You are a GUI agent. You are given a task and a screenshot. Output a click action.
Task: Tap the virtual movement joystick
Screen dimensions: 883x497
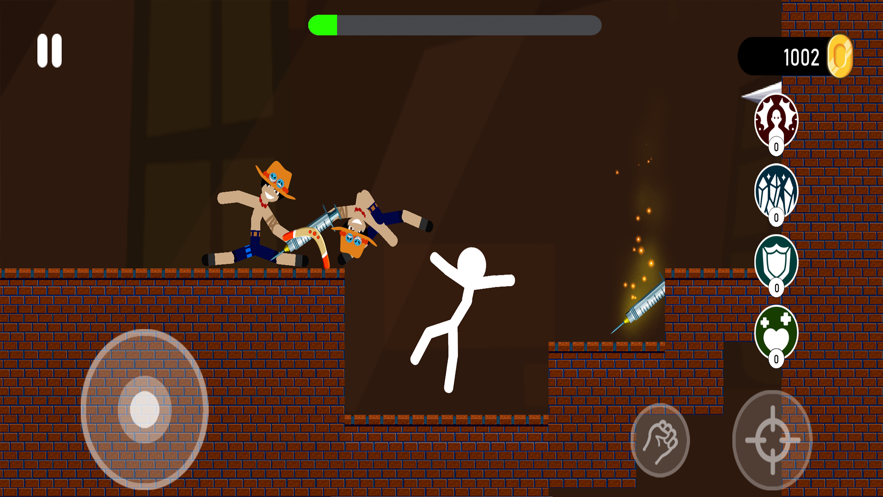pos(145,409)
